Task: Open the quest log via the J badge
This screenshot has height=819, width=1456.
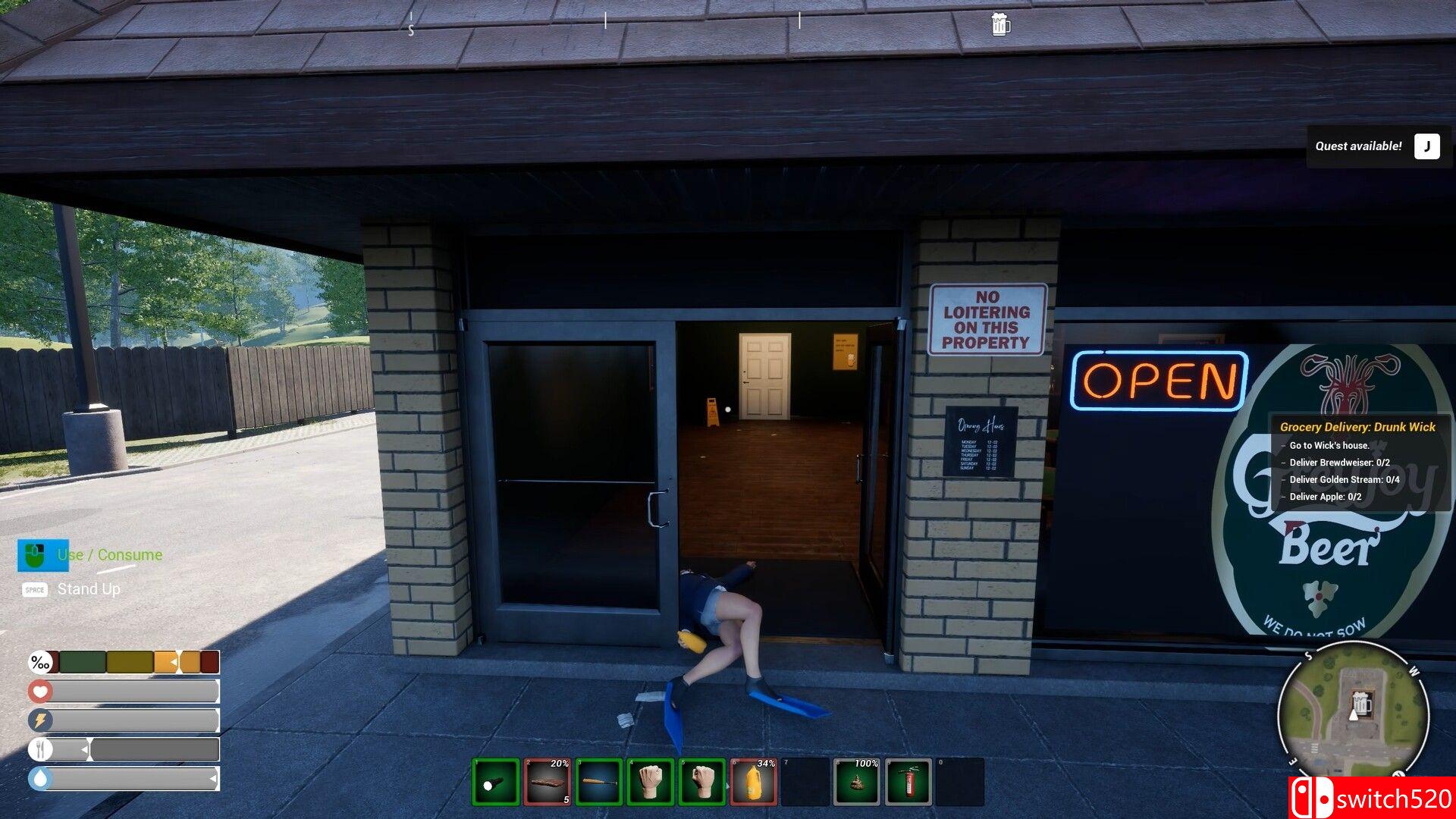Action: (1426, 146)
